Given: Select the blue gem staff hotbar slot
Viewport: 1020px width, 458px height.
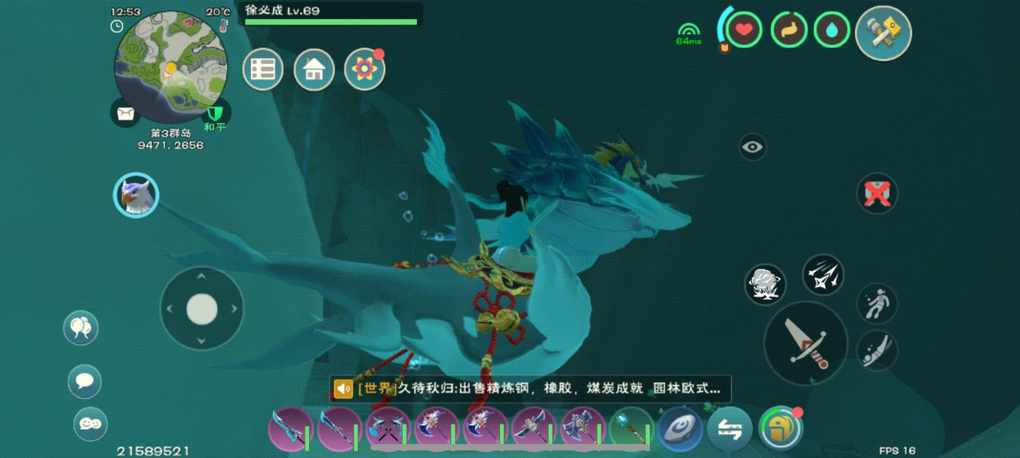Looking at the screenshot, I should tap(630, 429).
